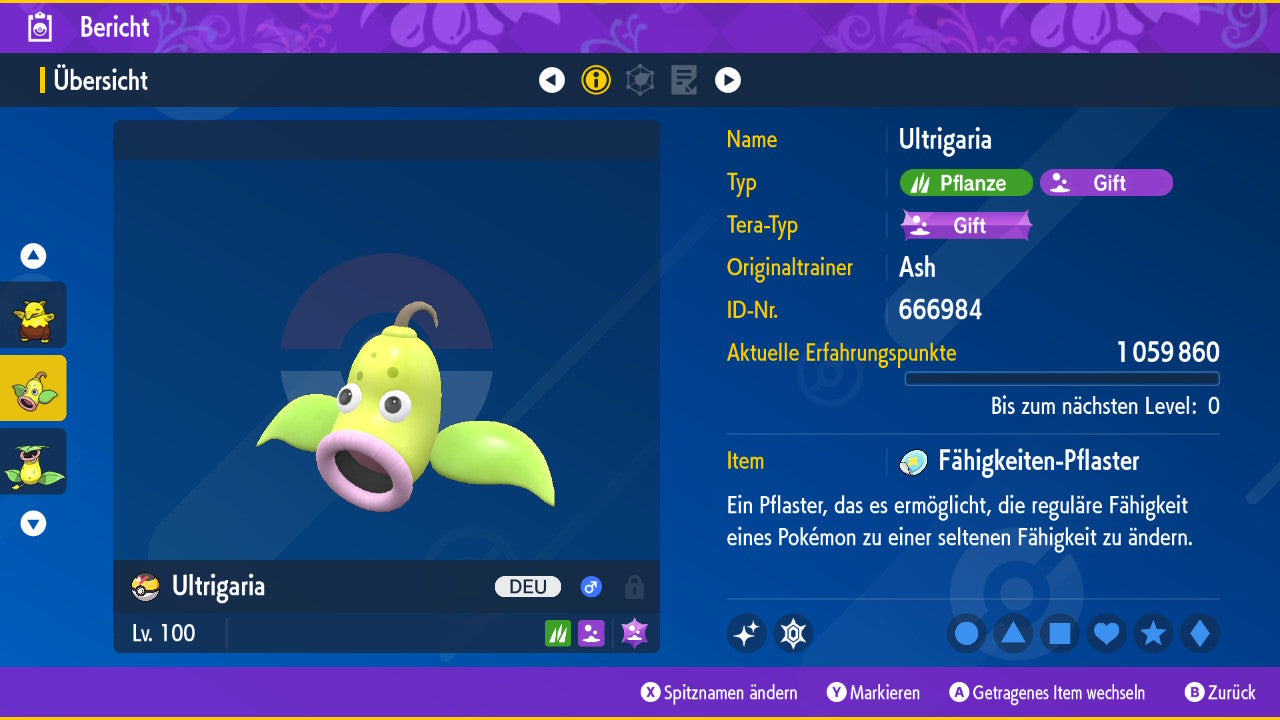Viewport: 1280px width, 720px height.
Task: Select the previous Pokémon up arrow
Action: (x=33, y=256)
